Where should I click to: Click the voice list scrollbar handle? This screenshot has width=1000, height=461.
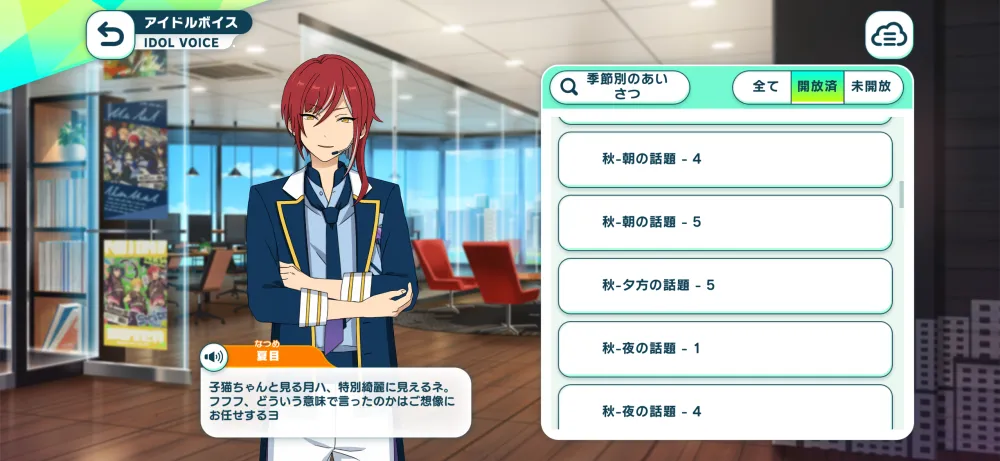click(x=902, y=194)
